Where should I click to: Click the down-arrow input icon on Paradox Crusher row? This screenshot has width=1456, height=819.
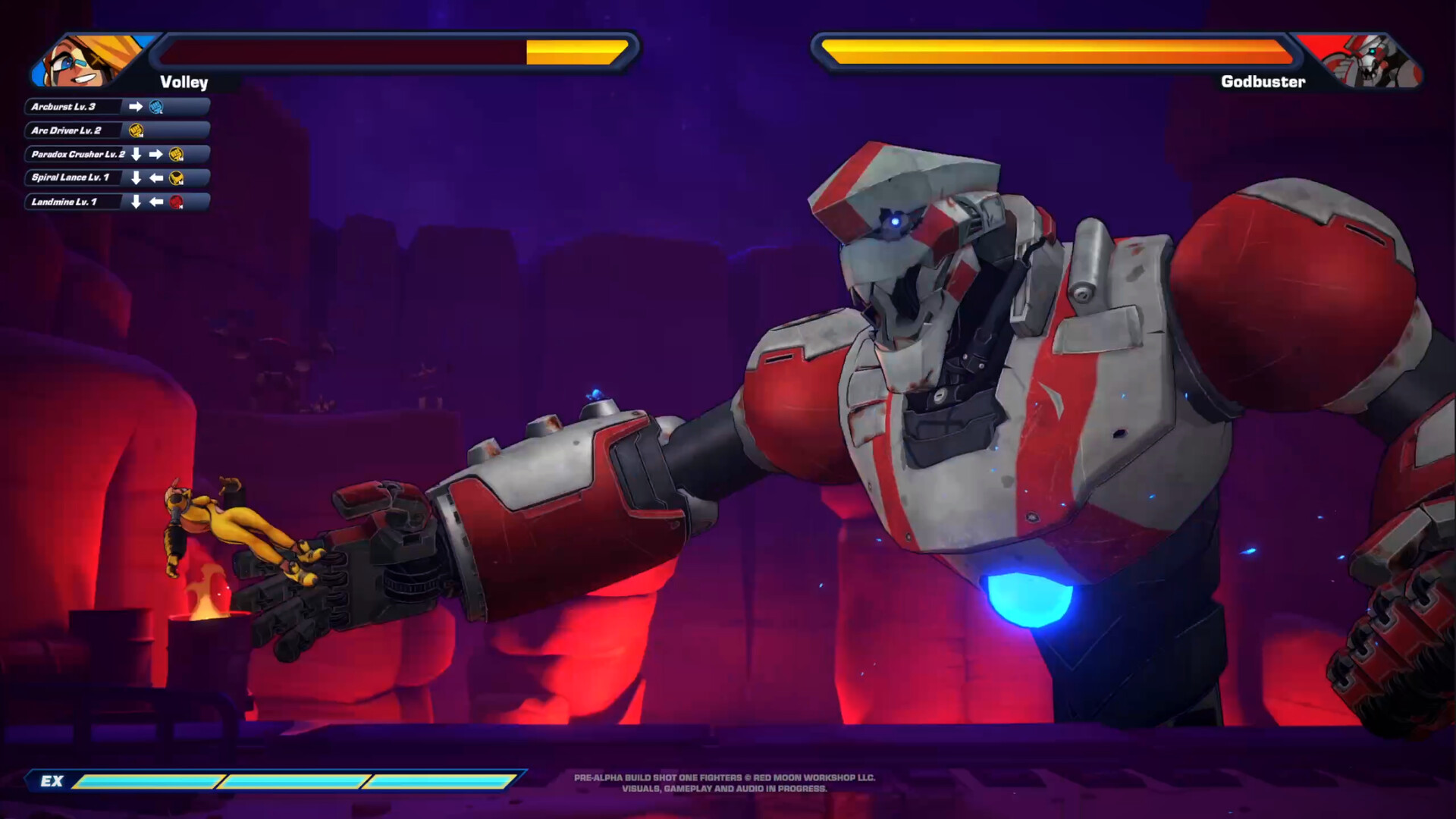pos(136,154)
